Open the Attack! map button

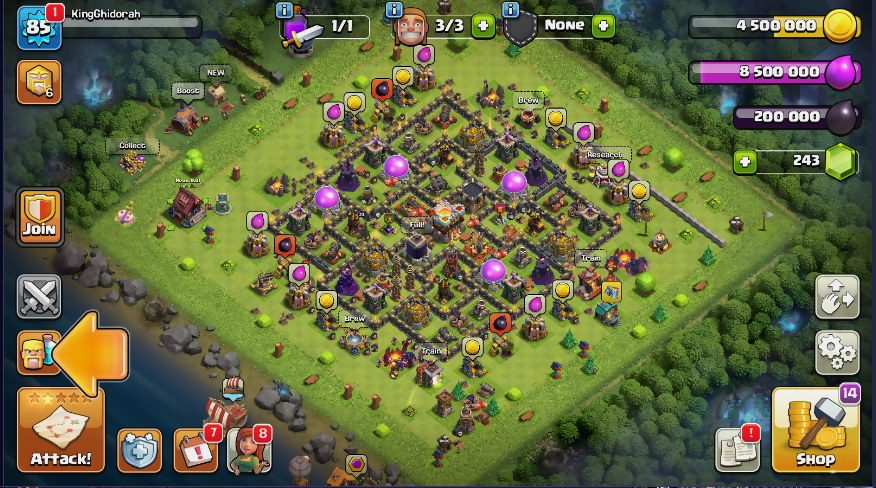(x=60, y=430)
